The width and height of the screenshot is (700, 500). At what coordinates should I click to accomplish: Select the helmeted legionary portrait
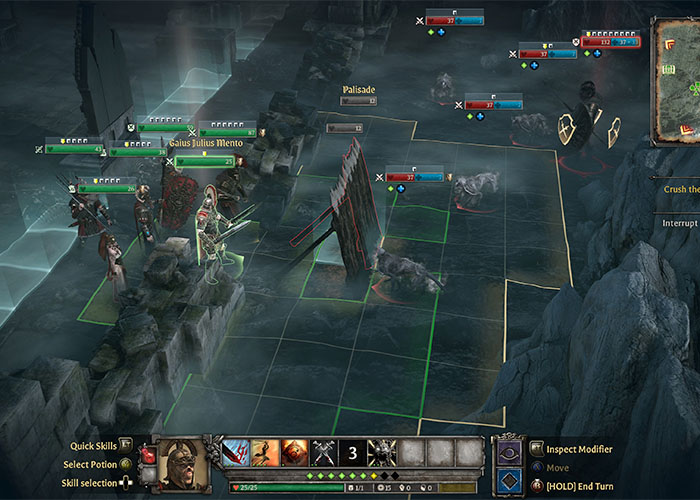tap(182, 461)
